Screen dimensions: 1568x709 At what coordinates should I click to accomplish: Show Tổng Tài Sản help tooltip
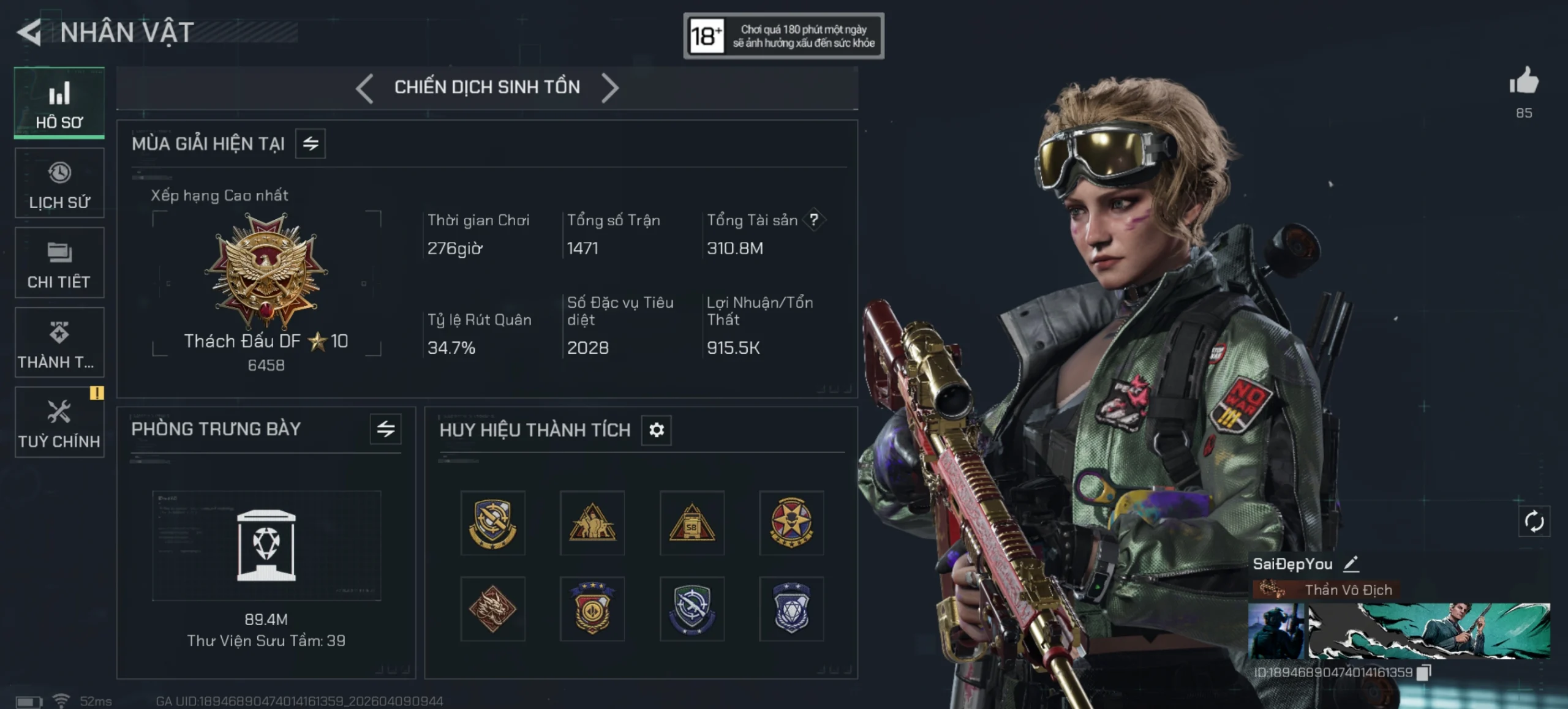tap(813, 220)
